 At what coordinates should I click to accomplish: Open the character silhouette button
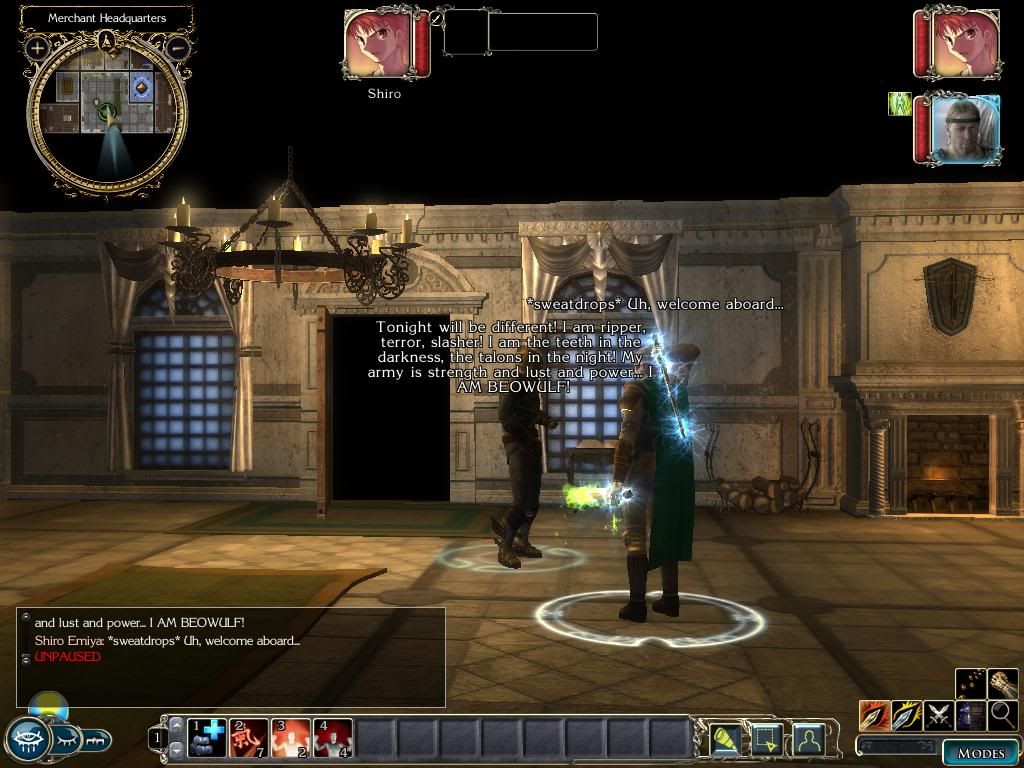coord(807,739)
